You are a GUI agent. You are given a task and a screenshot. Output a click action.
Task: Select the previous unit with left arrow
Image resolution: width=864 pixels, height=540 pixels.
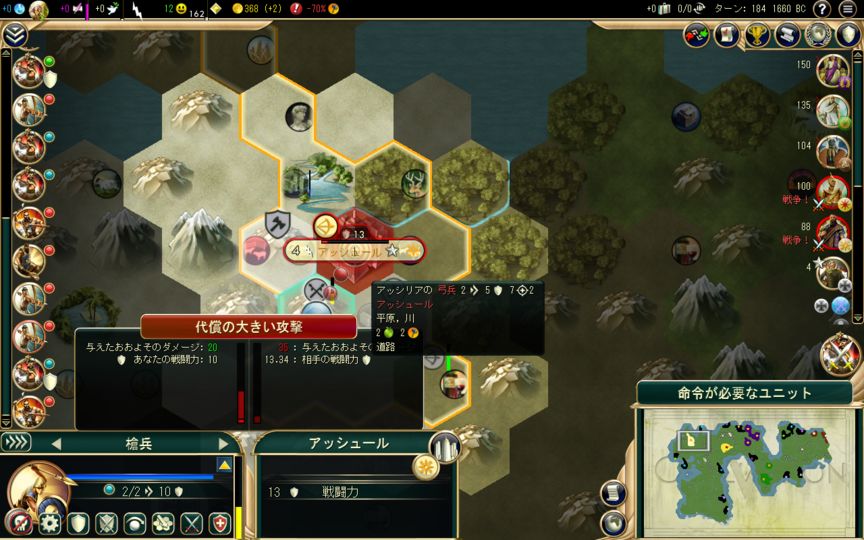(x=56, y=443)
